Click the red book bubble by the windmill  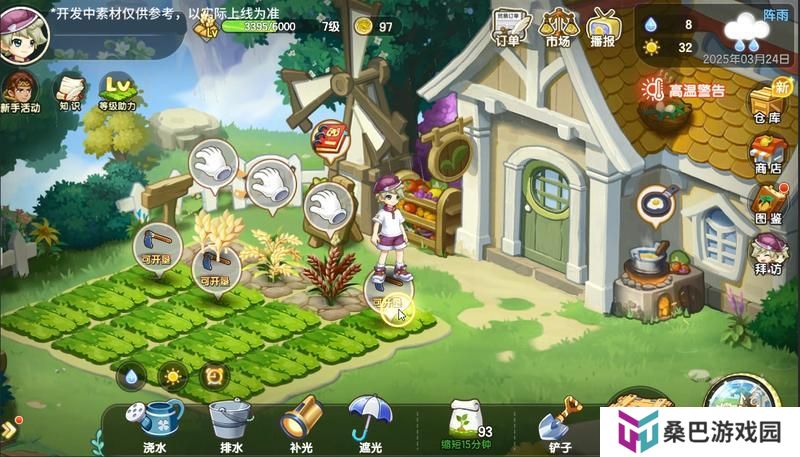click(327, 138)
